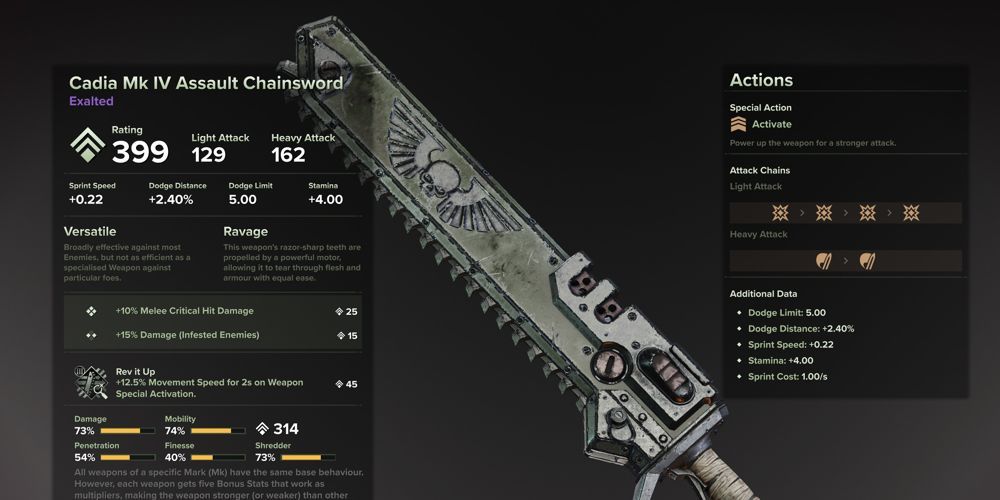Choose the Rev it Up blessing icon
1000x500 pixels.
point(91,383)
